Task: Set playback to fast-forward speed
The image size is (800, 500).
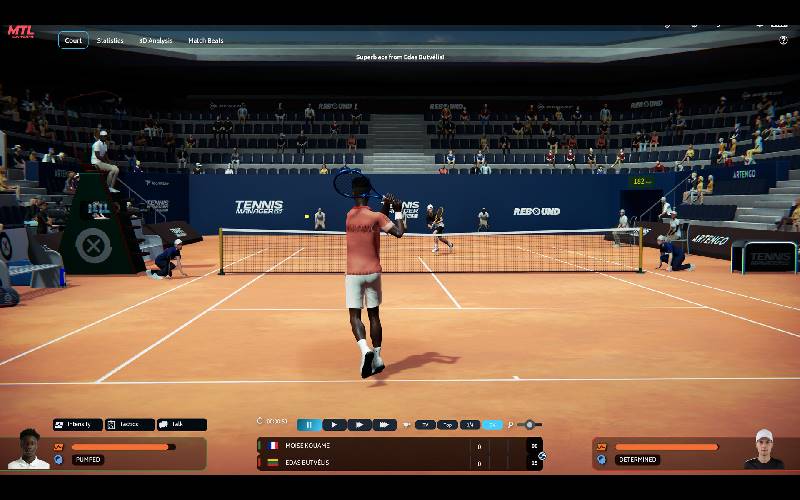Action: click(x=359, y=425)
